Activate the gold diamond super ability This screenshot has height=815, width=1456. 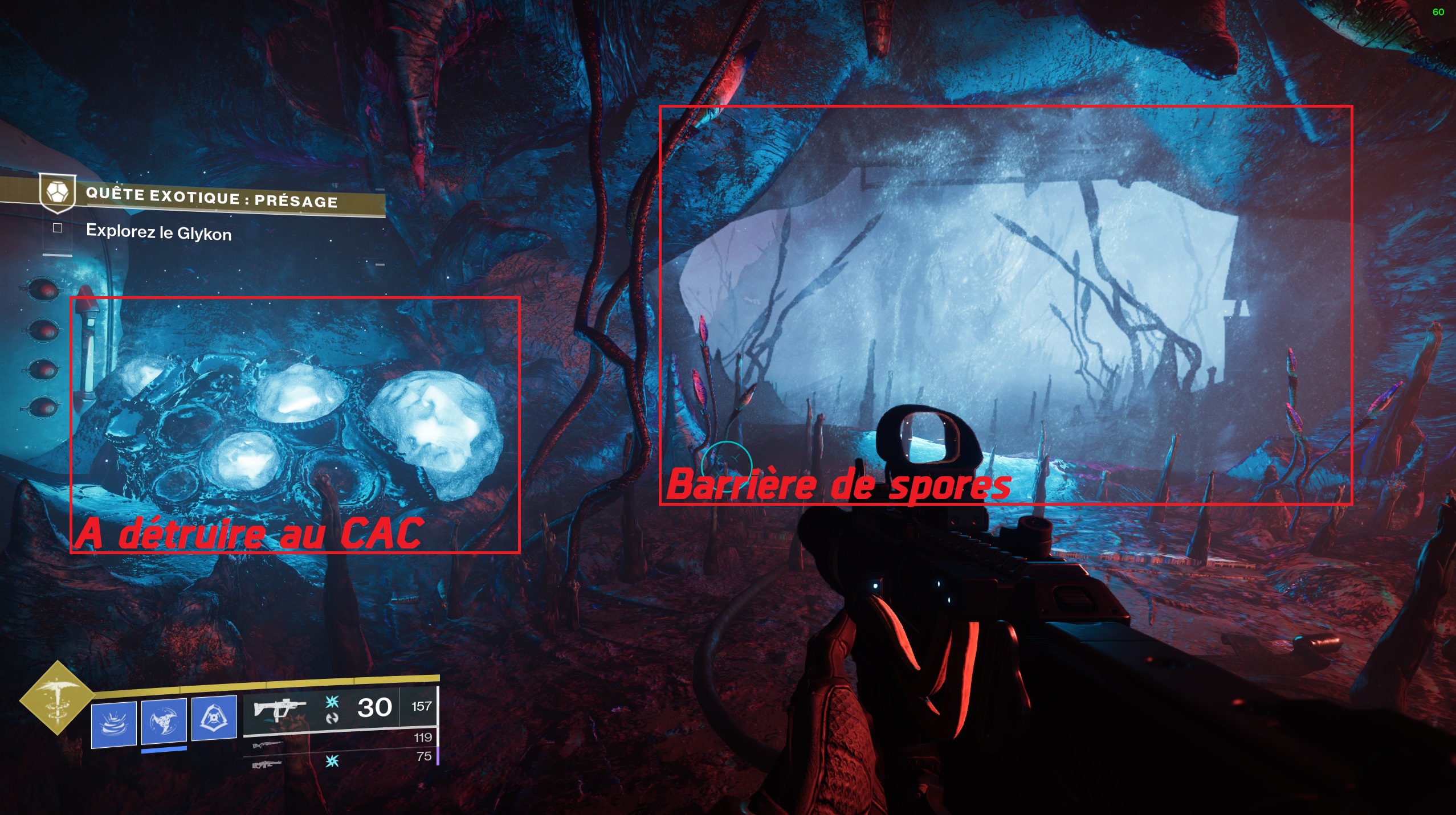(x=57, y=697)
